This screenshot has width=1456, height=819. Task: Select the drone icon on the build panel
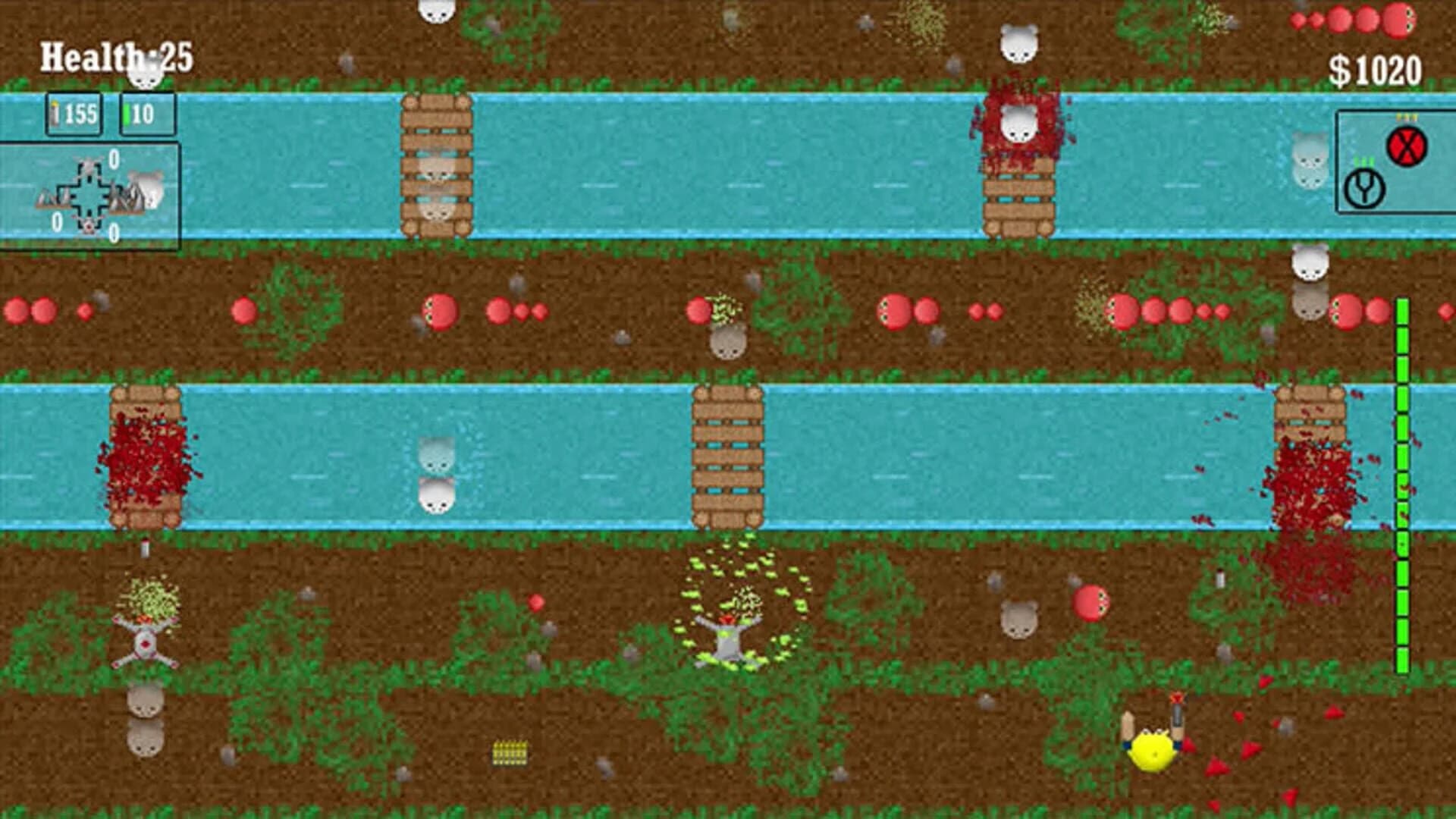point(88,165)
